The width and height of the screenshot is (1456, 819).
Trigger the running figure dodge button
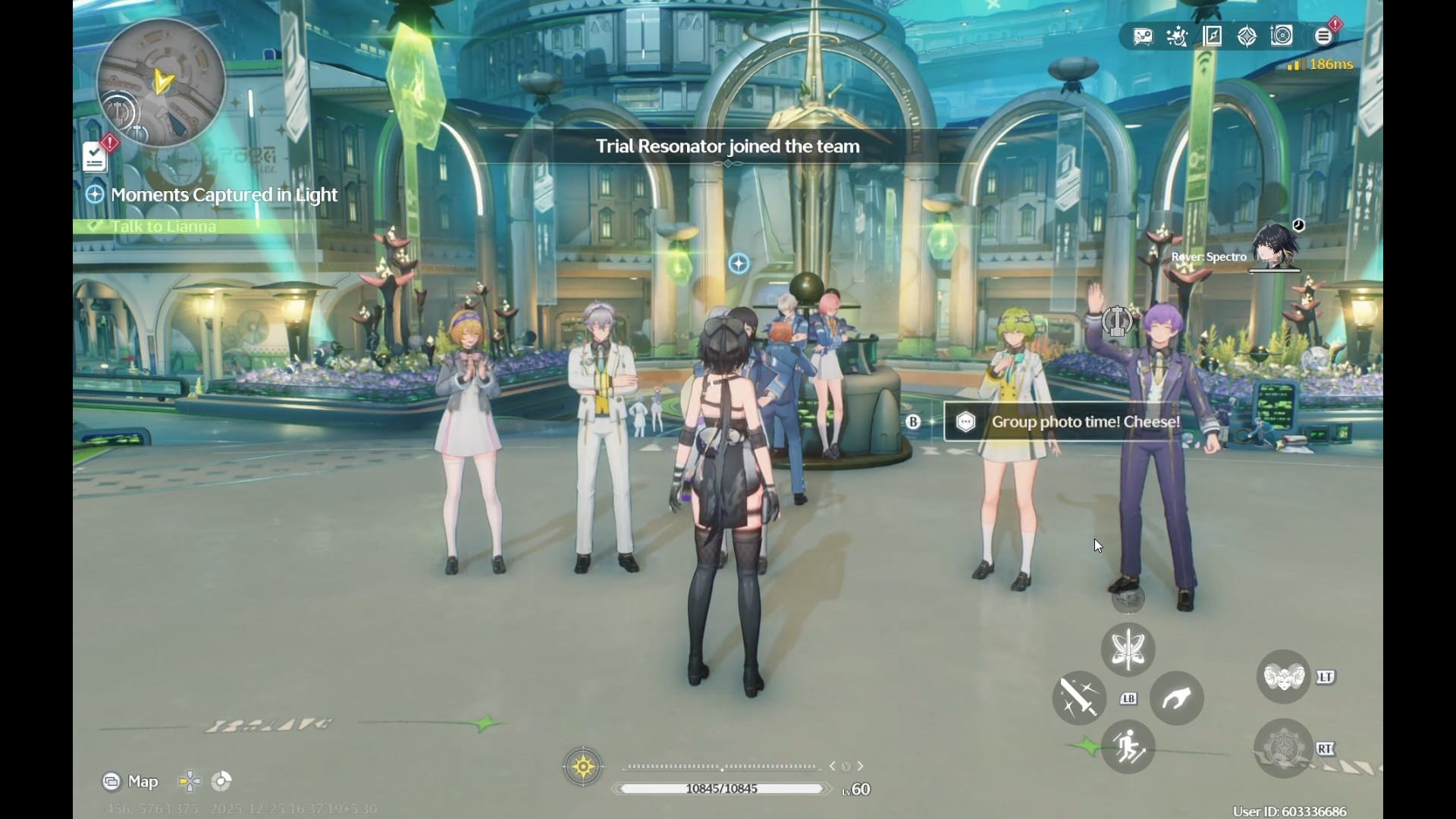1128,747
